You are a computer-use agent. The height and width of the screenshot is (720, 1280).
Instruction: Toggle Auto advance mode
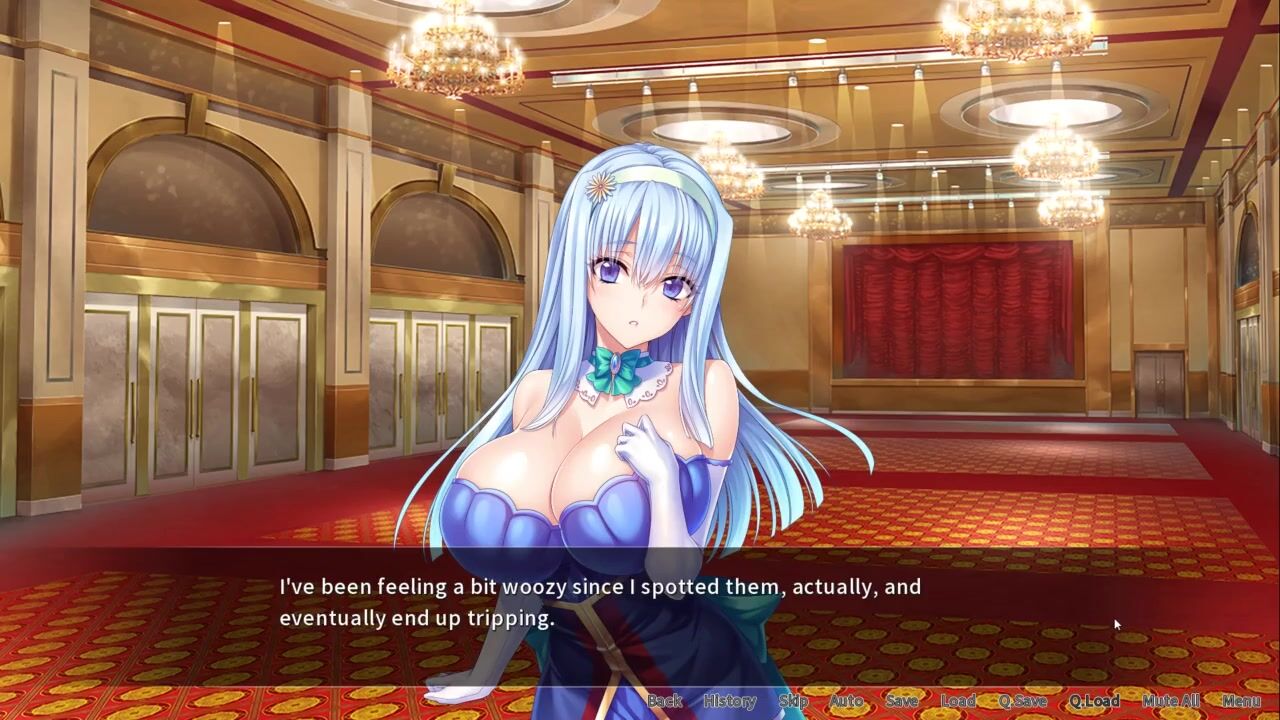[846, 701]
